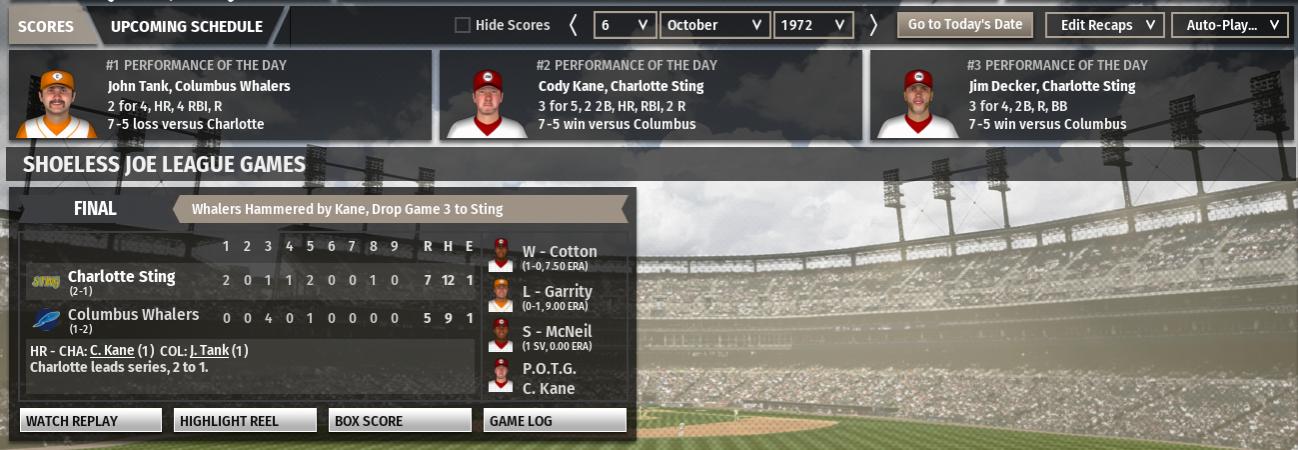Open the Highlight Reel
1298x450 pixels.
coord(245,421)
